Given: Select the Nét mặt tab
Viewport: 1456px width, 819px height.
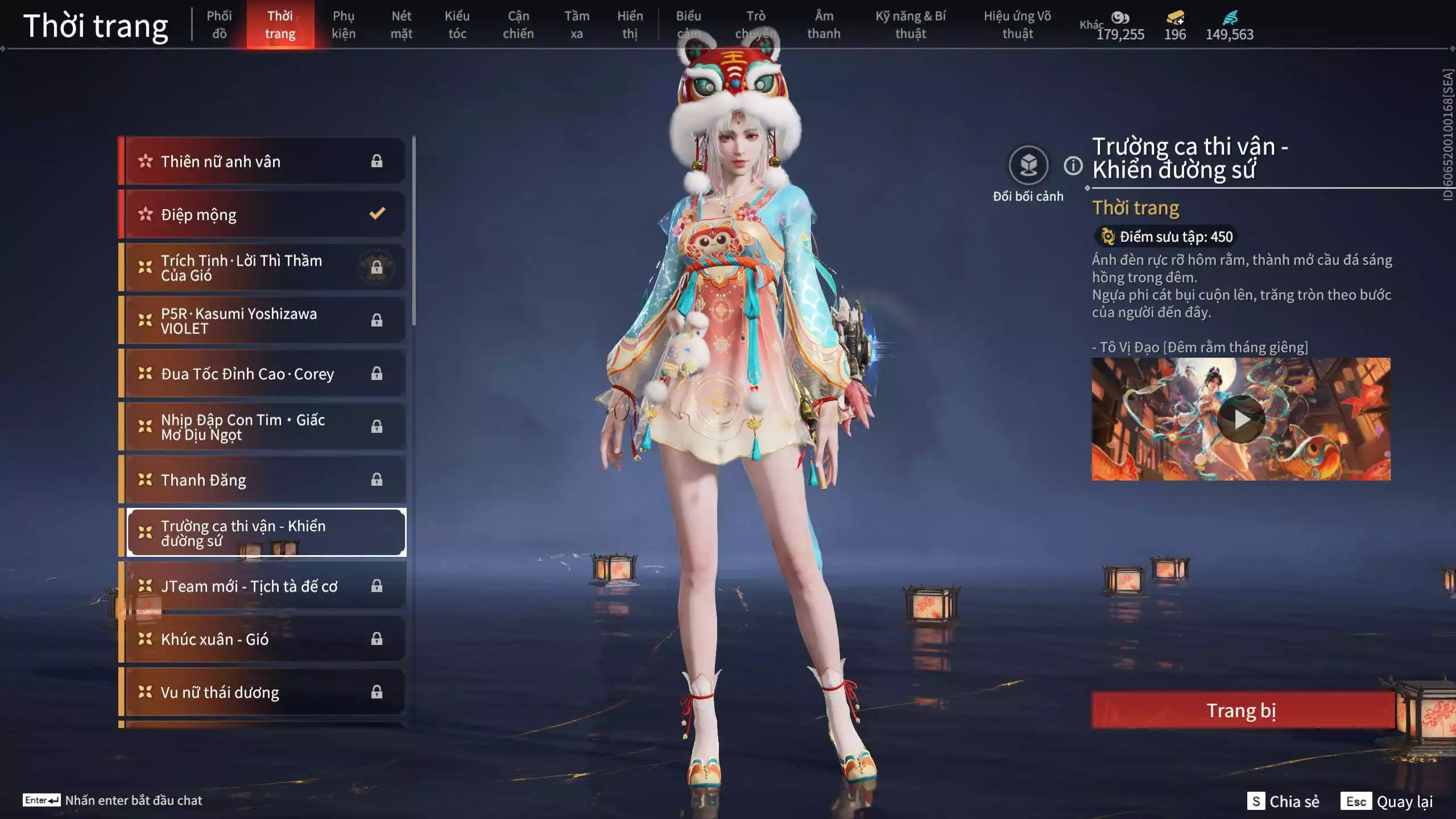Looking at the screenshot, I should click(x=401, y=24).
